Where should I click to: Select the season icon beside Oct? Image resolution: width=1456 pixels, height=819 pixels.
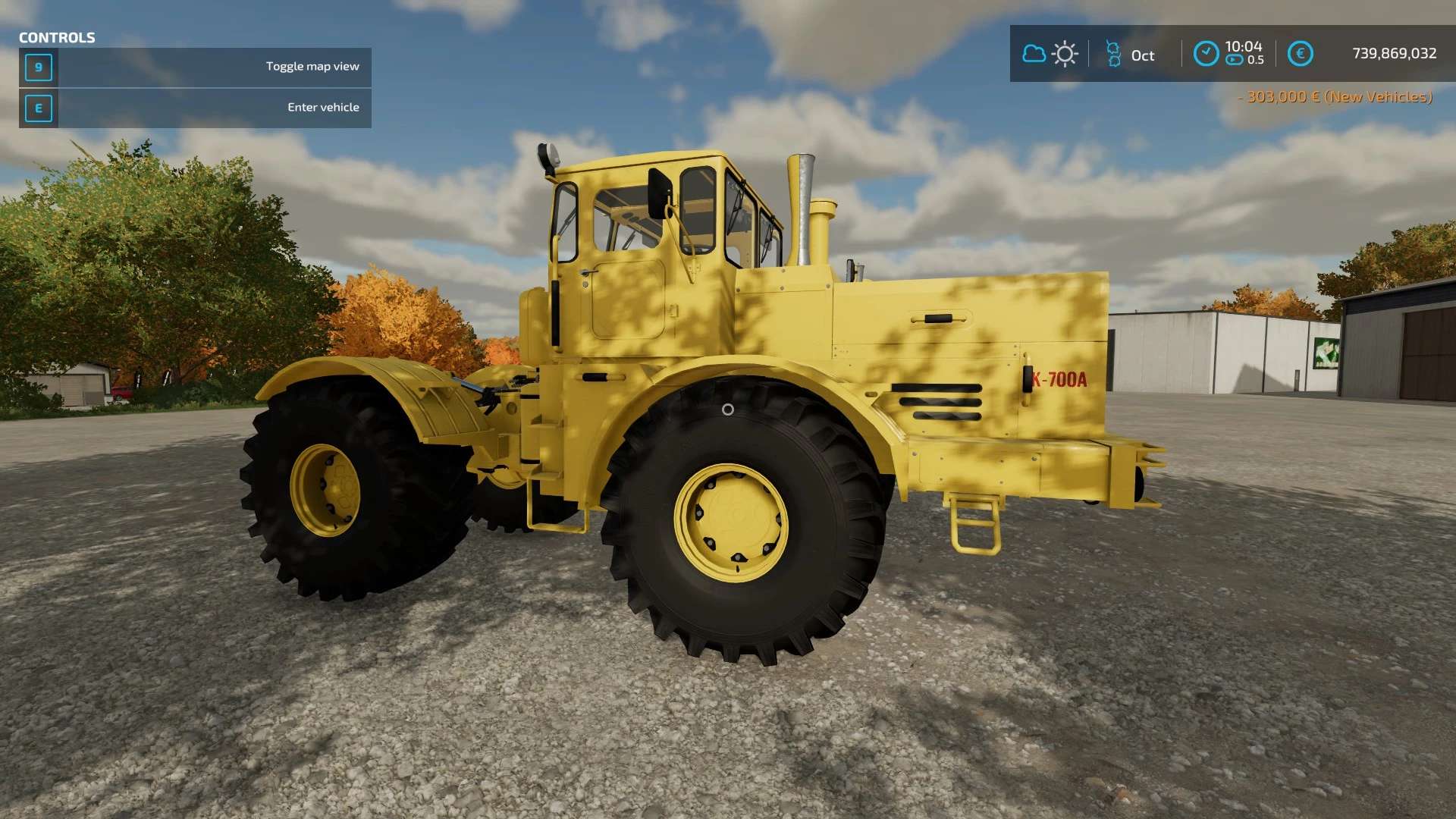[x=1113, y=54]
